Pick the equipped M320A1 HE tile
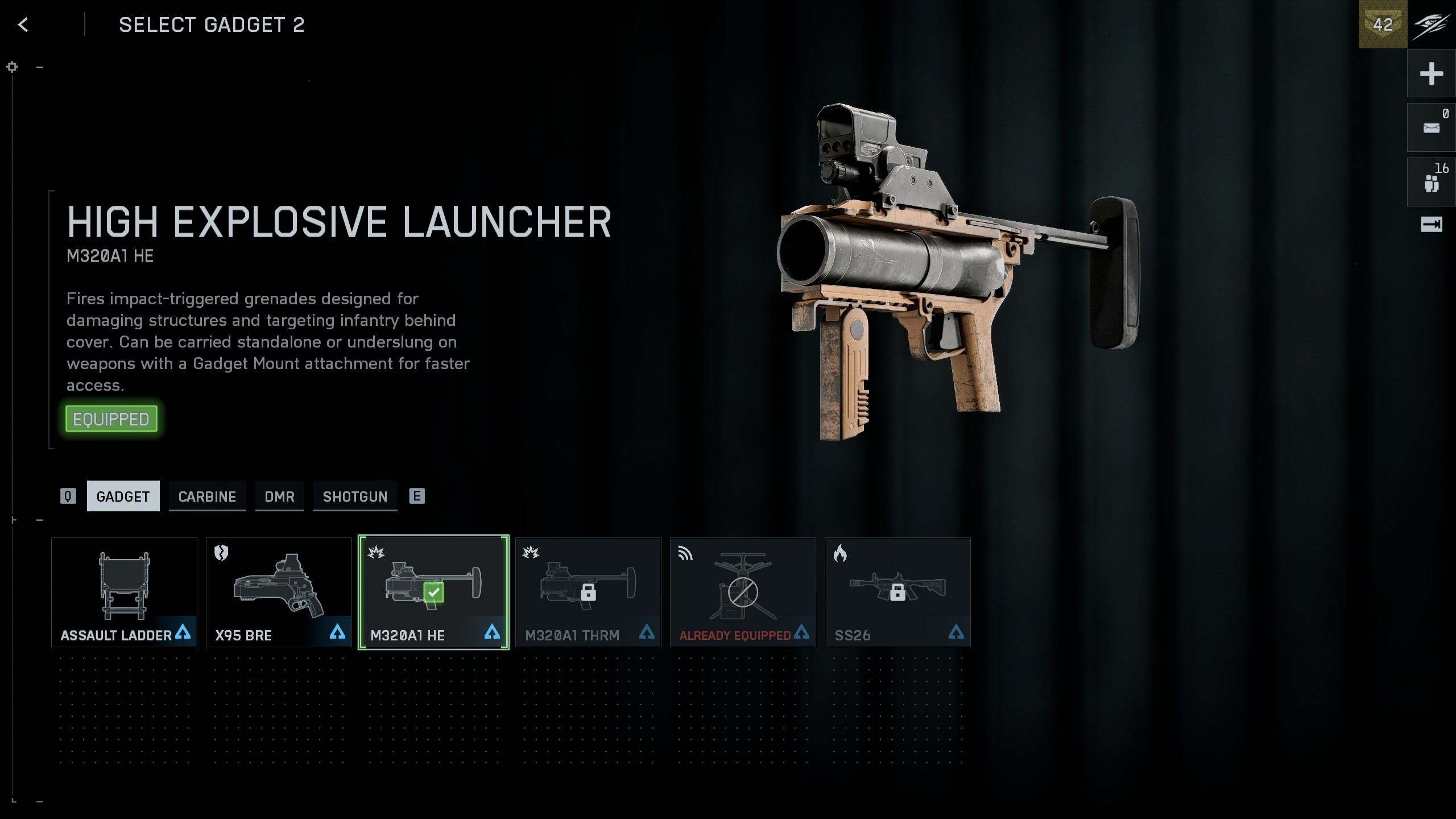The image size is (1456, 819). click(433, 592)
